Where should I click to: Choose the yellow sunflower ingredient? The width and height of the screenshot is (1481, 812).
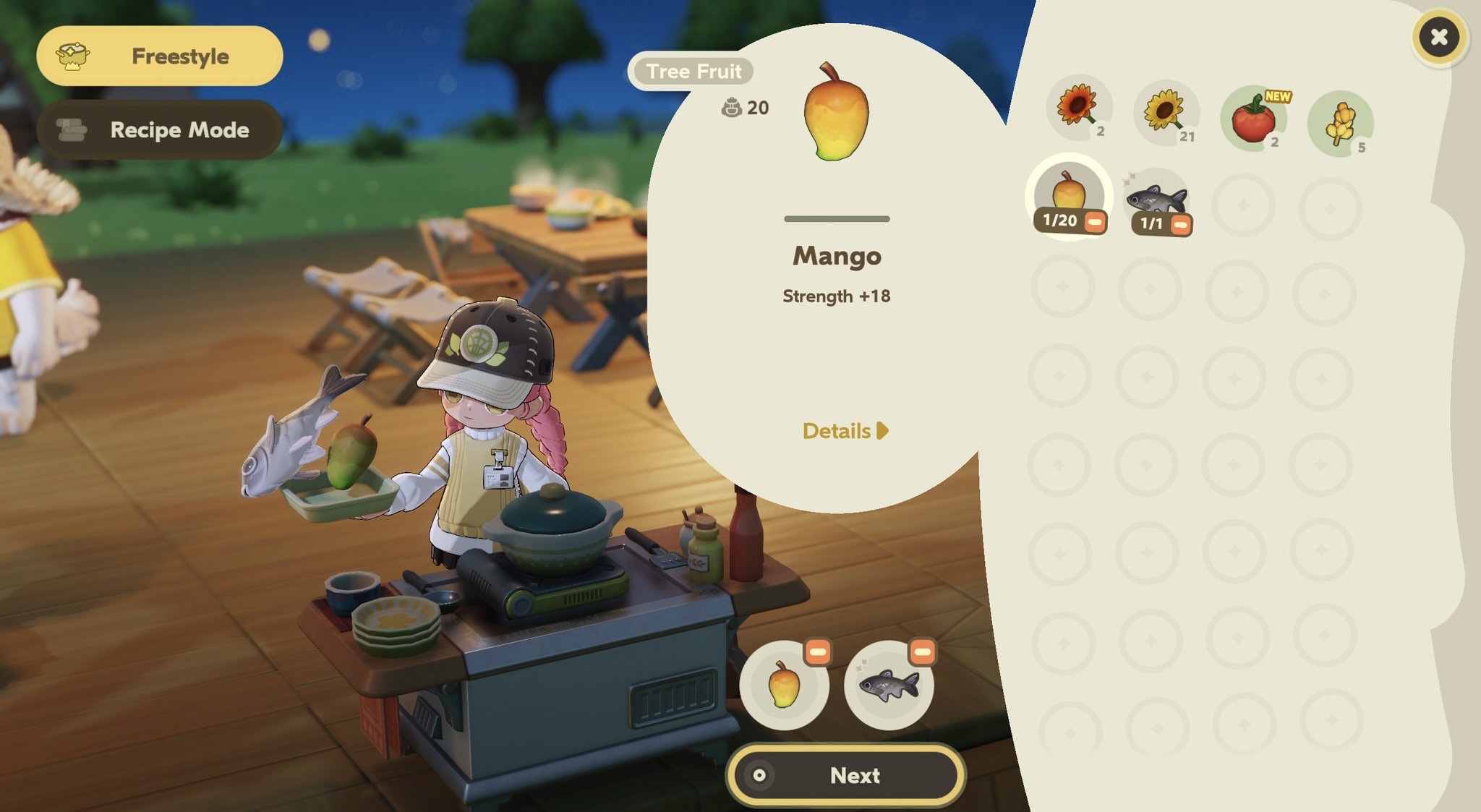coord(1165,112)
